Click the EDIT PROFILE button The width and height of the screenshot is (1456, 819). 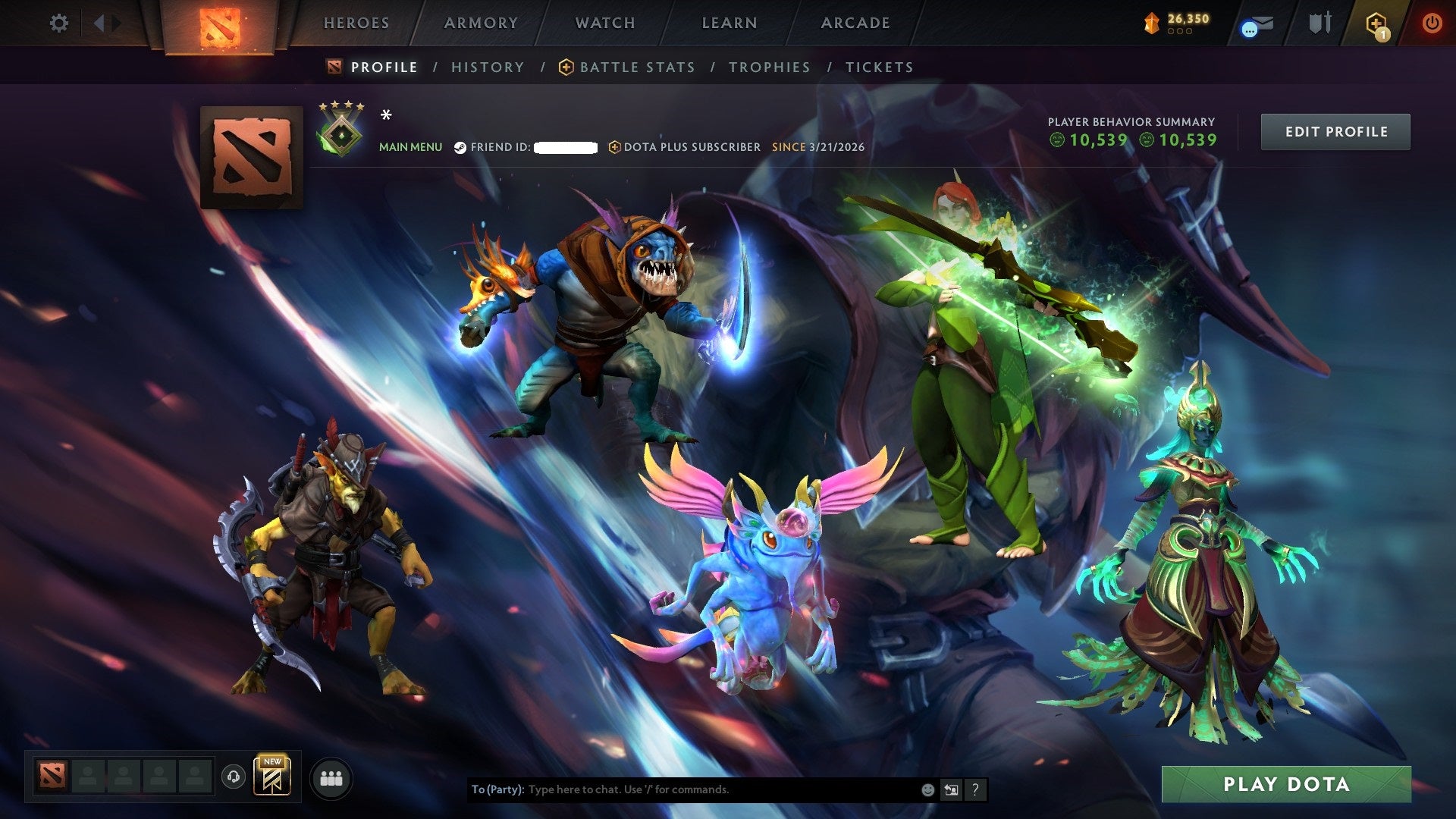tap(1335, 131)
